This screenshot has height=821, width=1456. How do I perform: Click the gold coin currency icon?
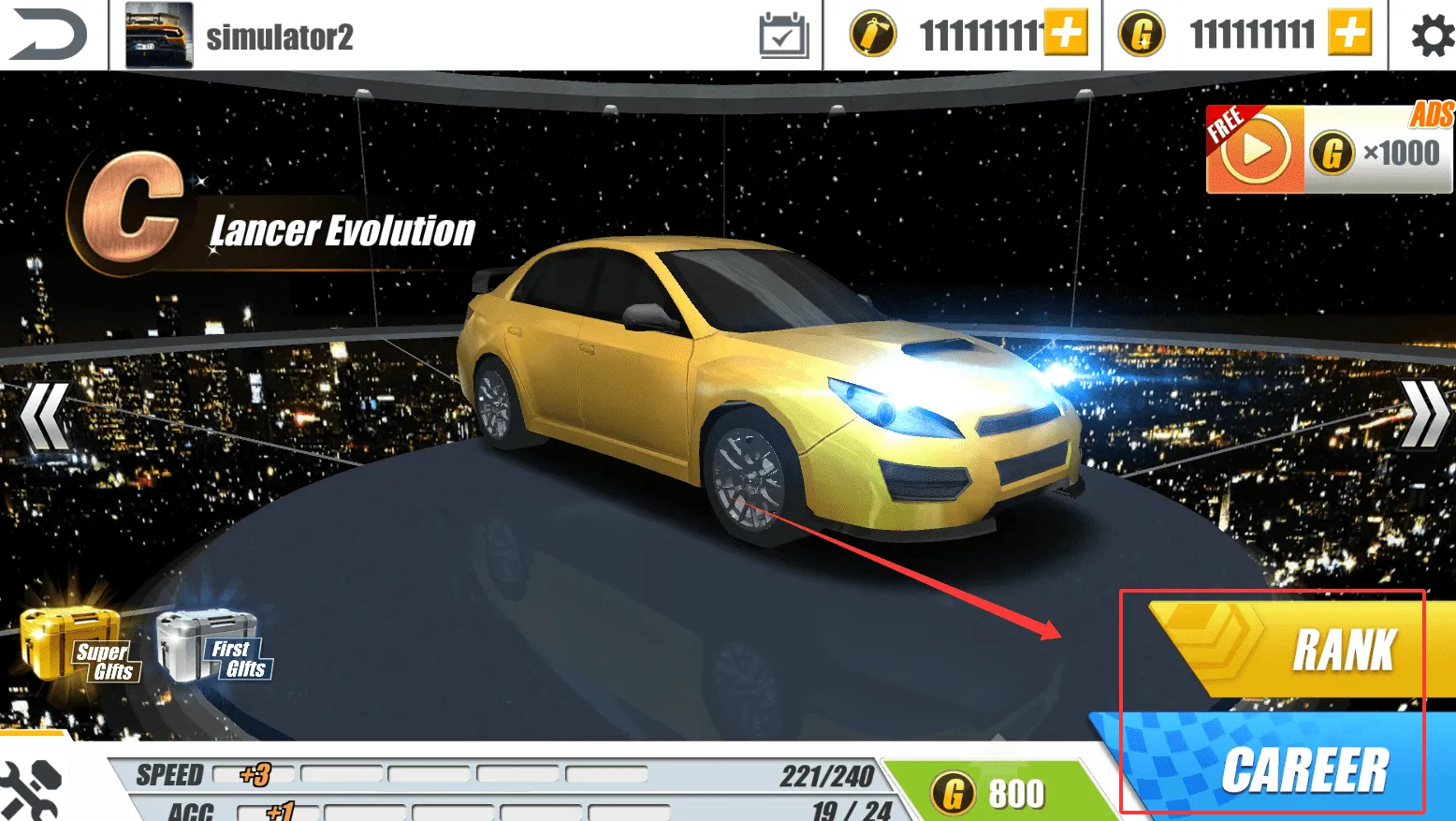click(1142, 34)
